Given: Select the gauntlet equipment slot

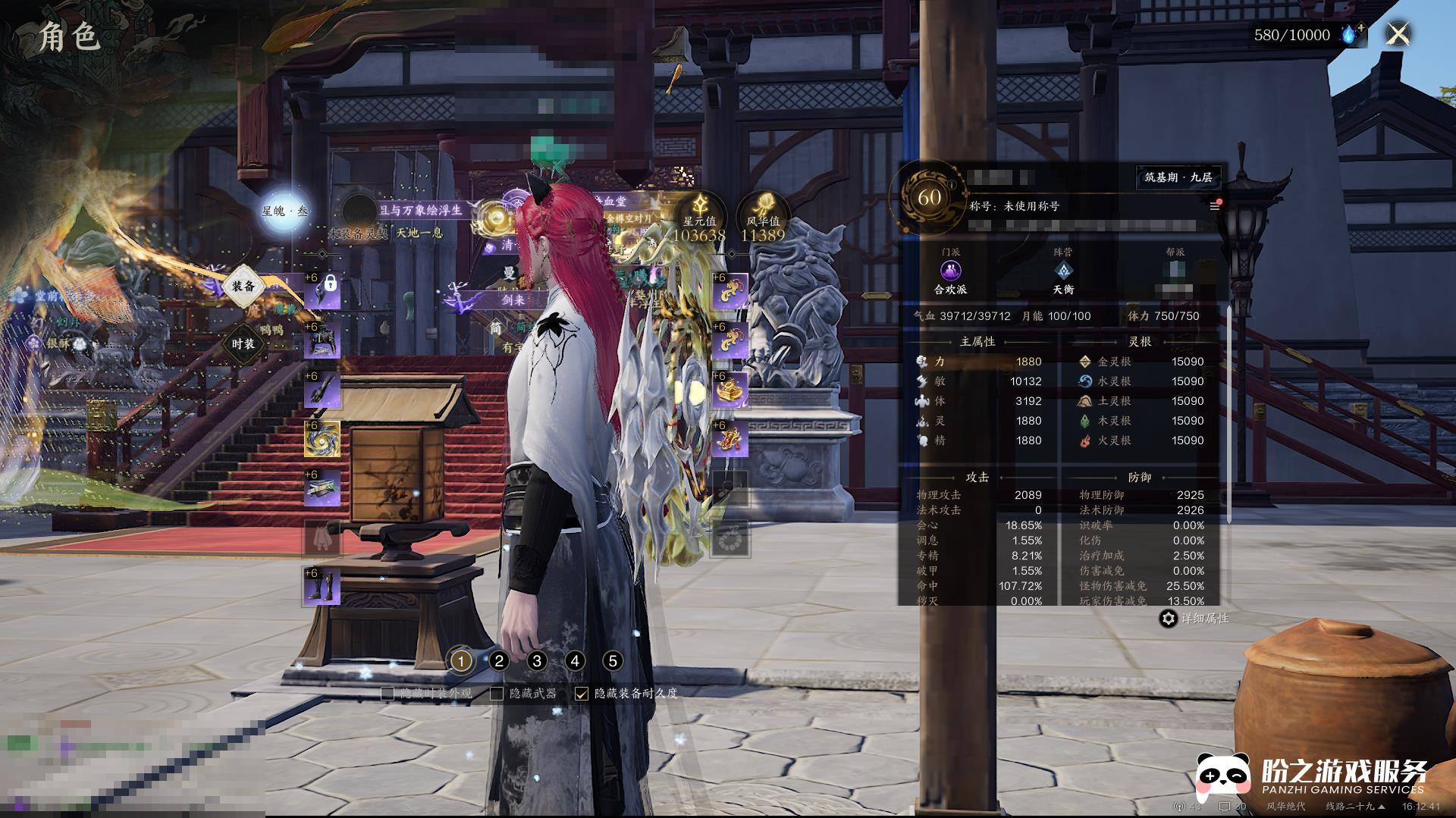Looking at the screenshot, I should coord(322,390).
